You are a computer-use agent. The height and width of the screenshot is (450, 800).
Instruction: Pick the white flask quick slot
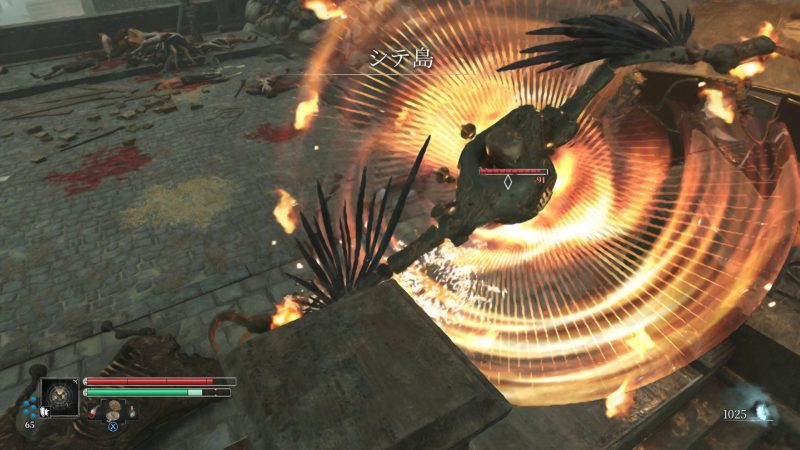[x=131, y=410]
